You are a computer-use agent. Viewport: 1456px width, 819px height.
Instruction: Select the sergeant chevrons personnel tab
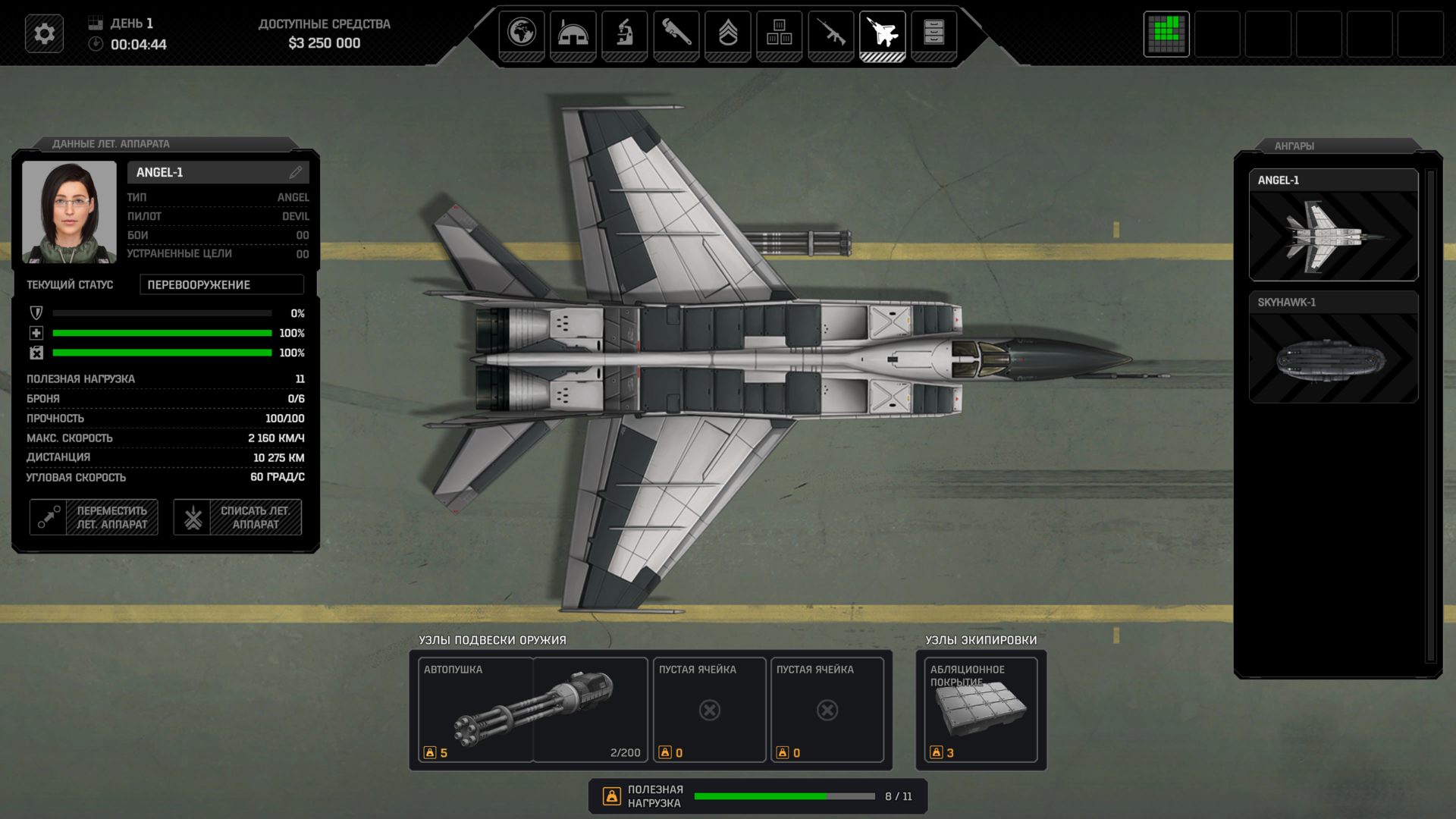point(728,34)
